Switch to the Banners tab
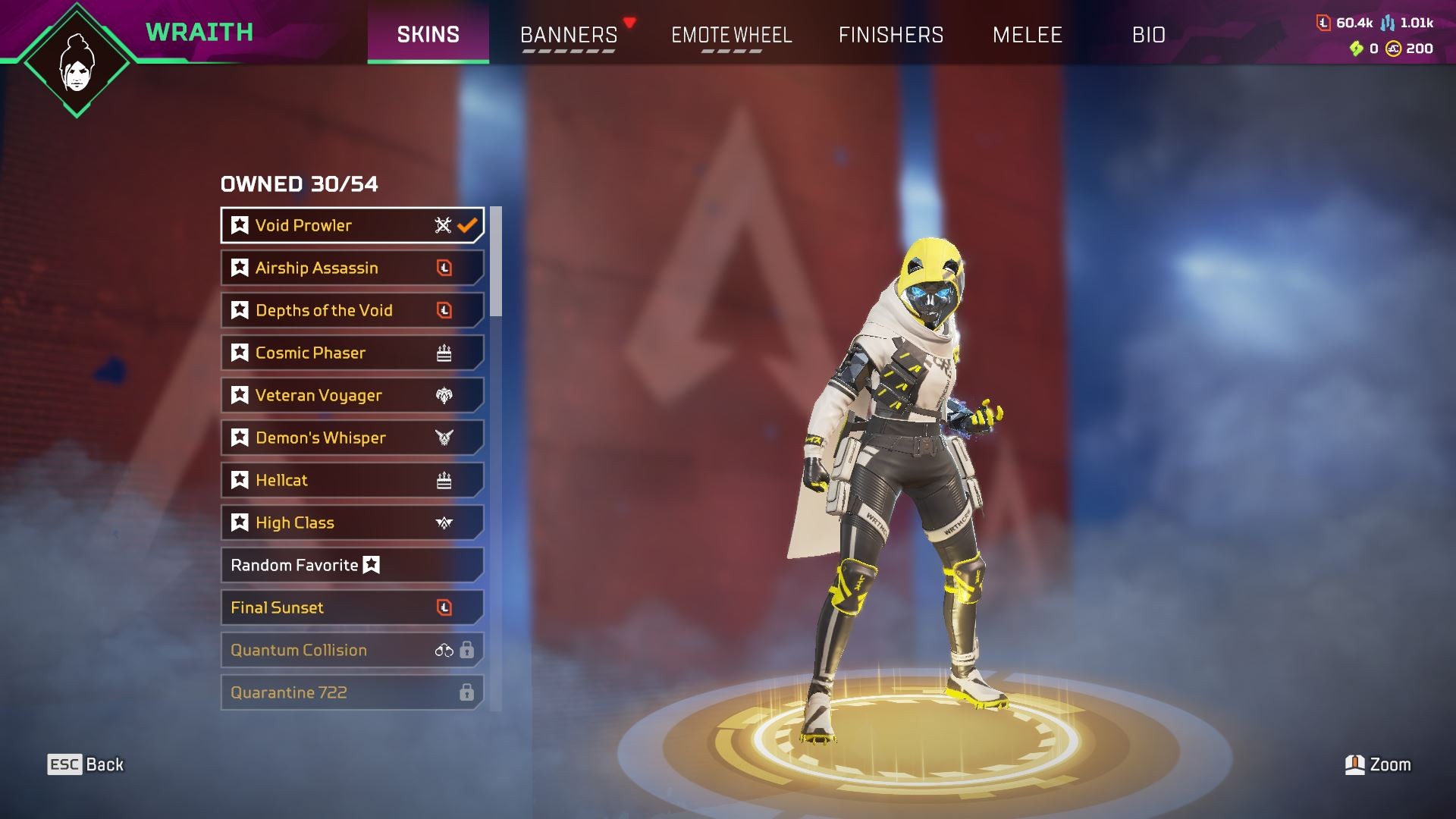Screen dimensions: 1456x819 tap(569, 35)
